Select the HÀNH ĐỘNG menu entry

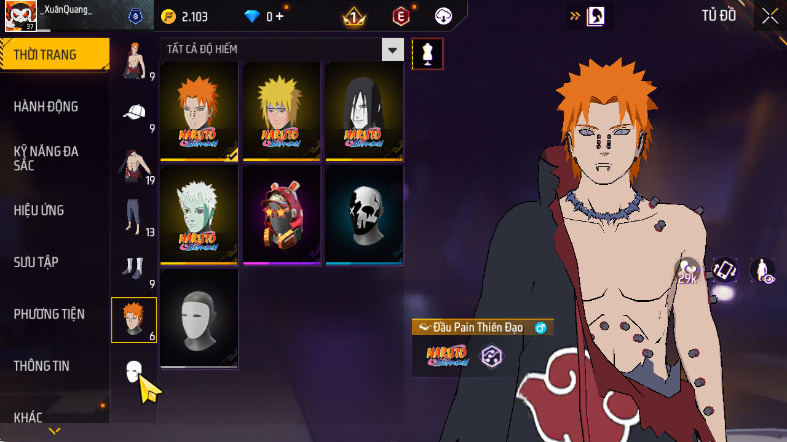(46, 107)
